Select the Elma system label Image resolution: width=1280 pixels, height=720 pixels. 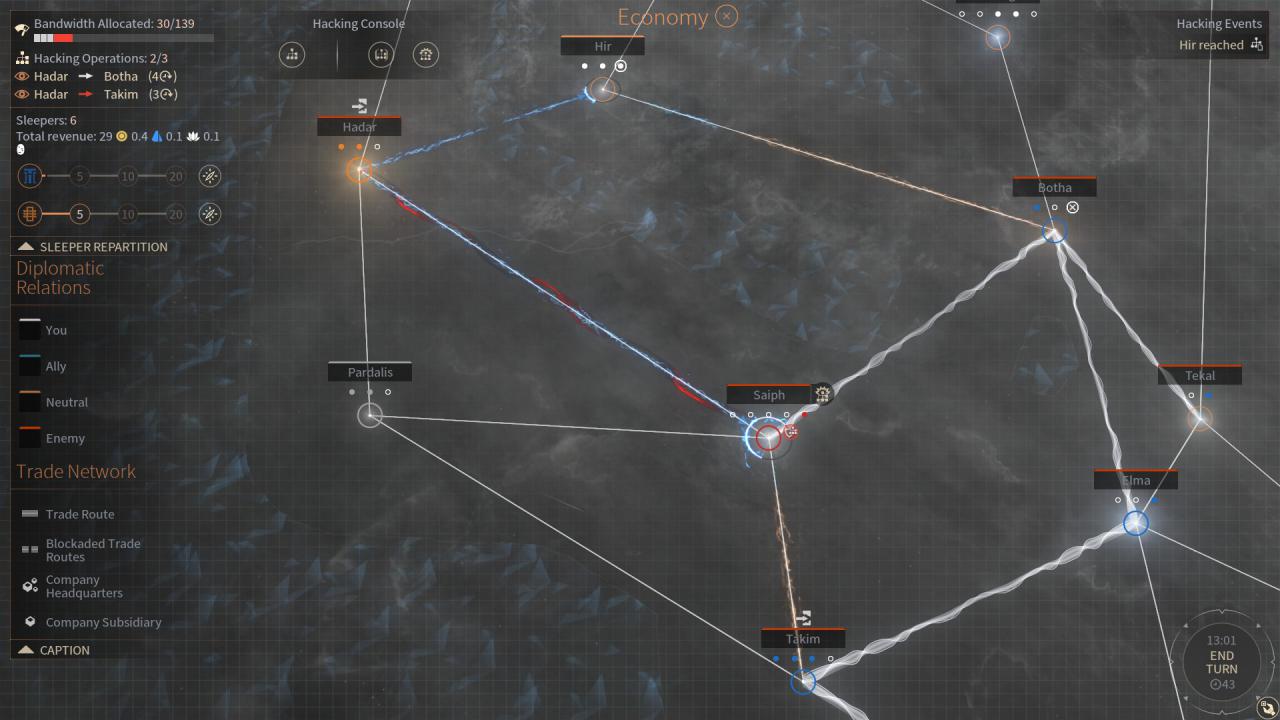(x=1135, y=480)
